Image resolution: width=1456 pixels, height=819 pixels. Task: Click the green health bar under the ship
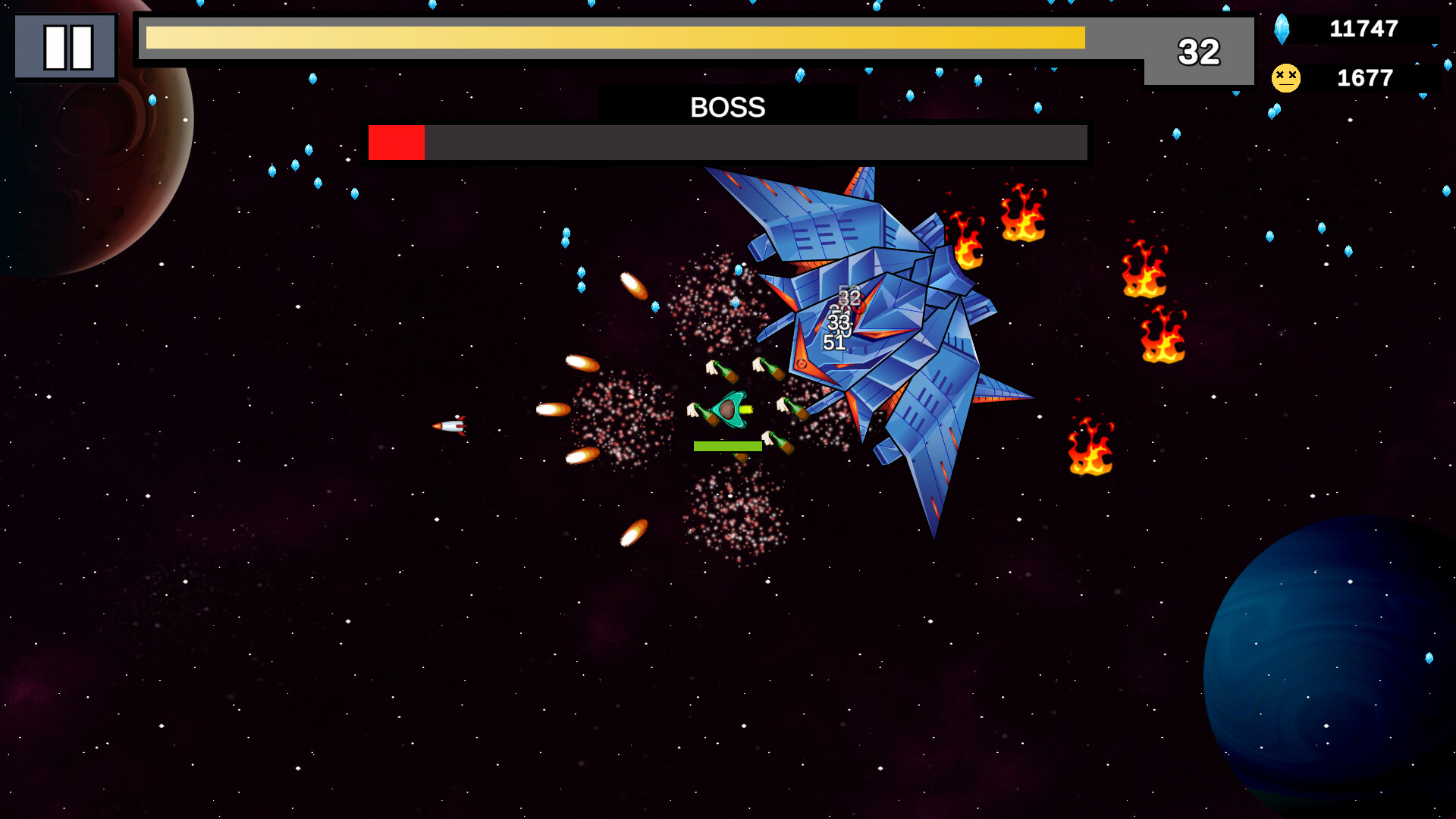[x=728, y=446]
